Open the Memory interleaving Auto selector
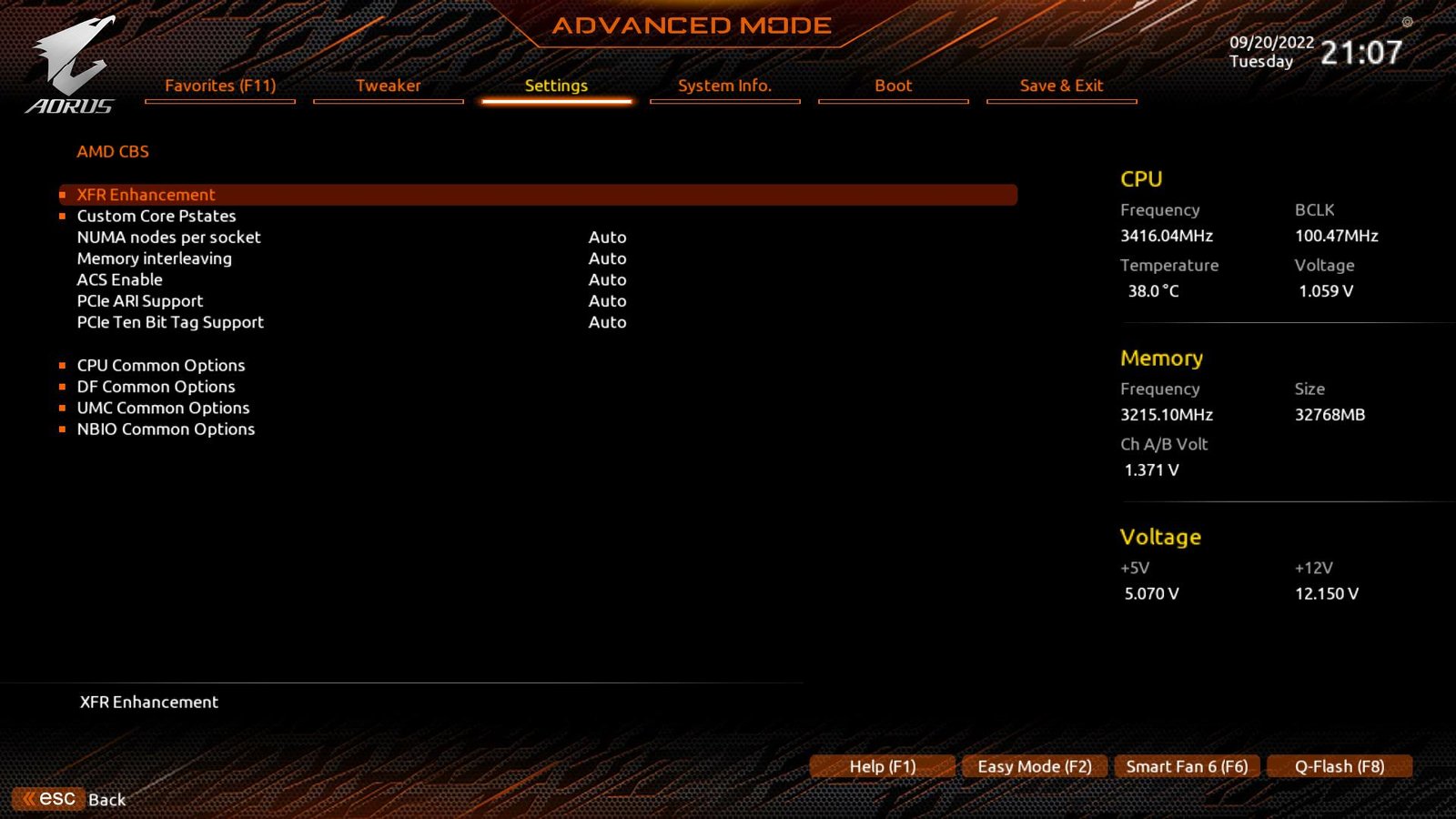 coord(607,258)
